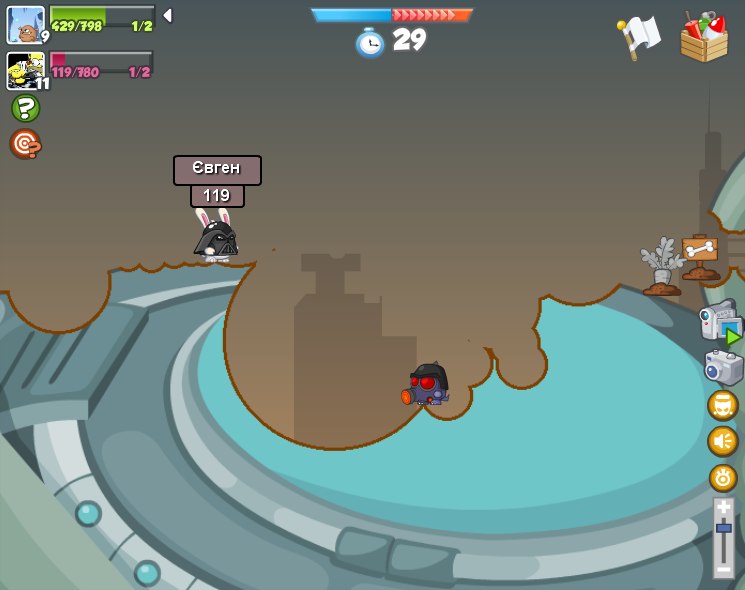745x590 pixels.
Task: Open the weapons crate inventory
Action: click(x=703, y=37)
